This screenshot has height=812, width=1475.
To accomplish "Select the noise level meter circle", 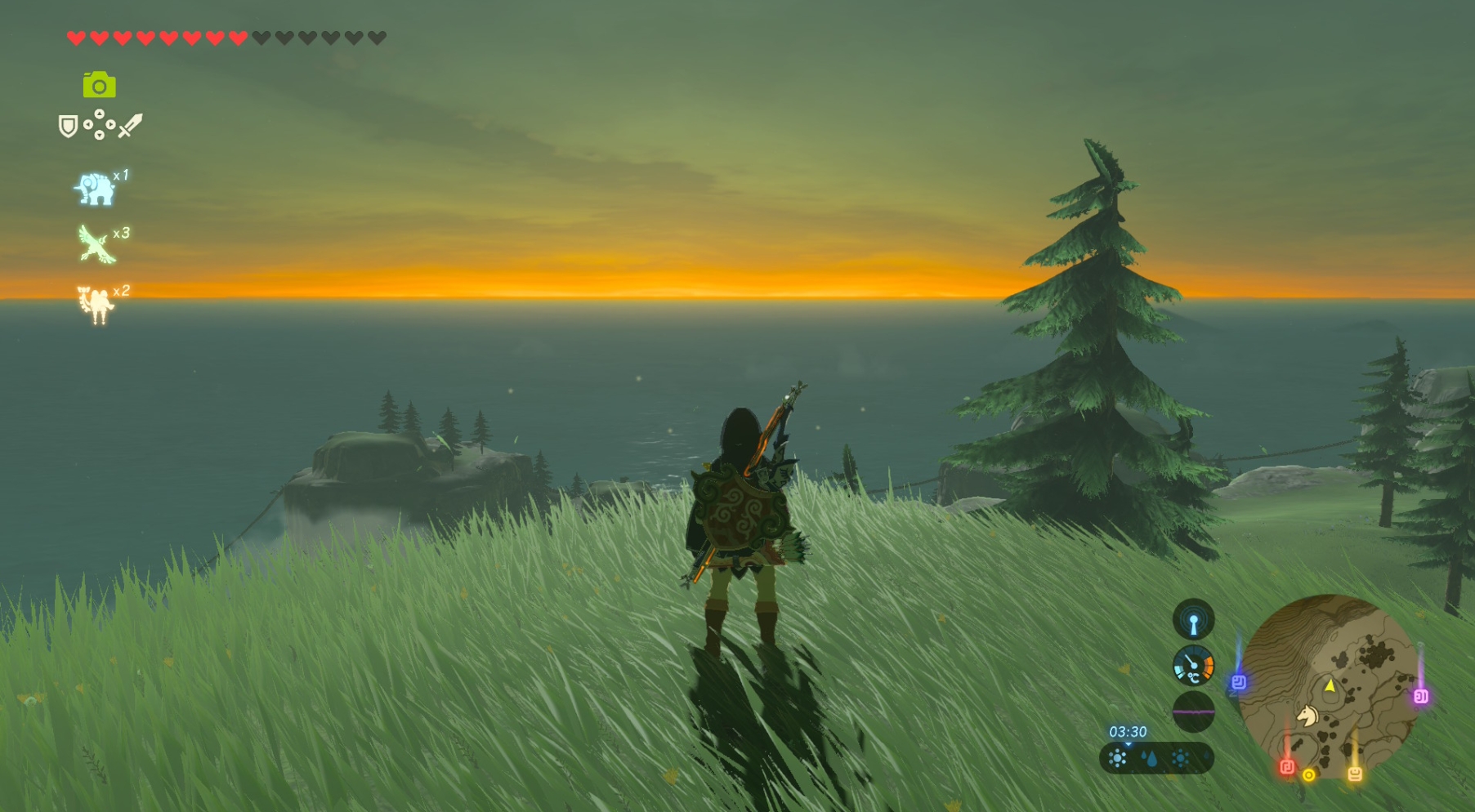I will click(1193, 712).
